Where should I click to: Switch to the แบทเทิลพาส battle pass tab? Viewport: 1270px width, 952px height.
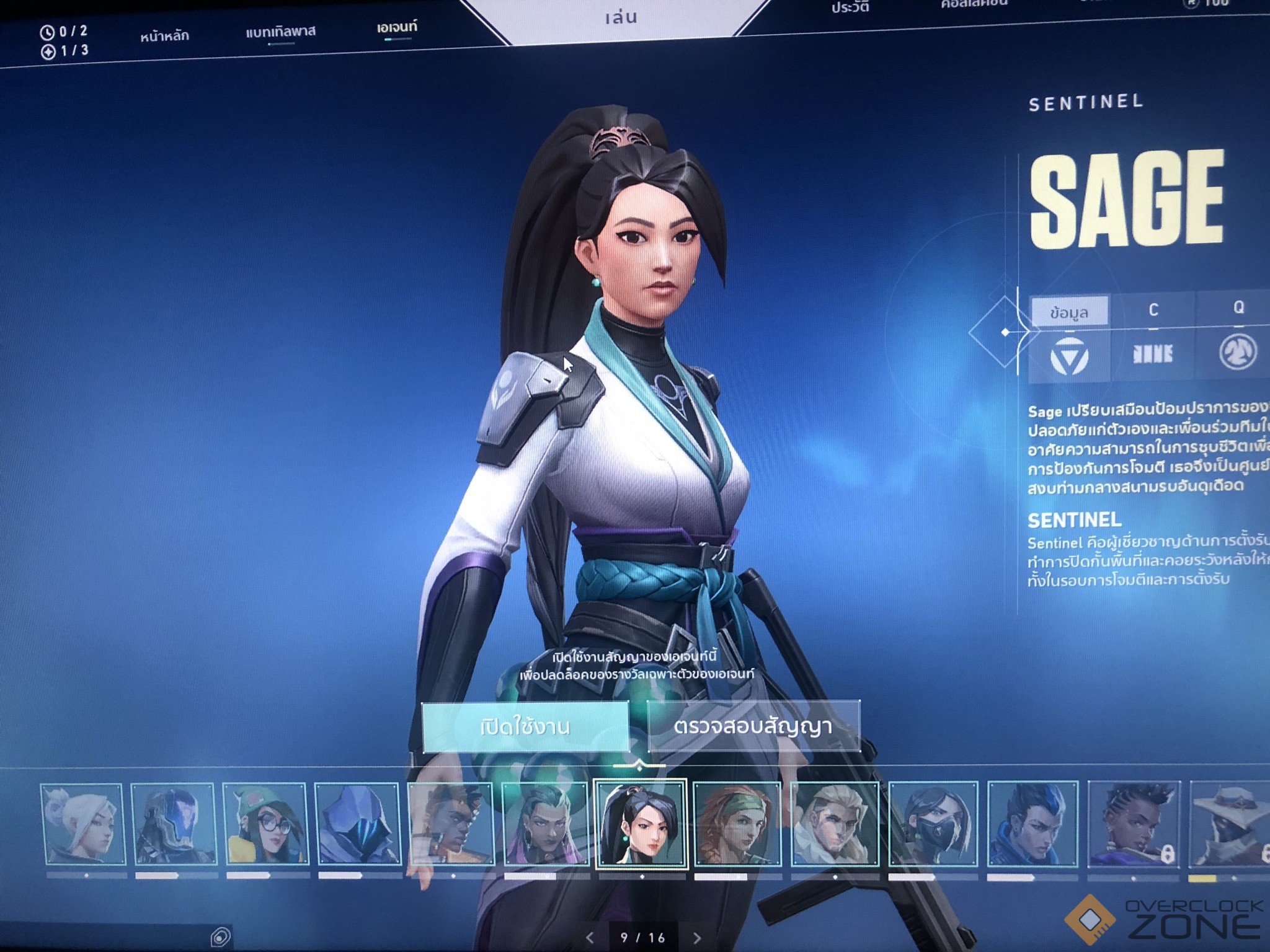pos(280,31)
